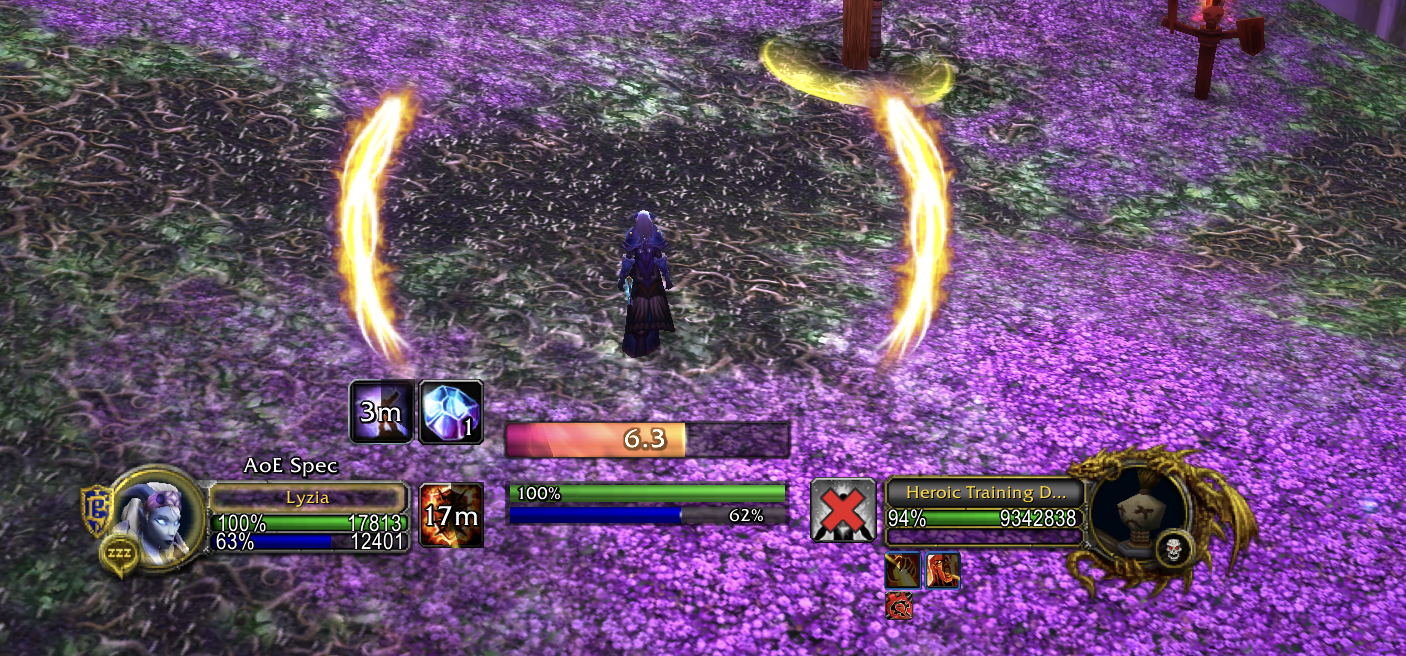Select the Heroic Training Dummy name bar
The image size is (1406, 656).
pyautogui.click(x=983, y=492)
